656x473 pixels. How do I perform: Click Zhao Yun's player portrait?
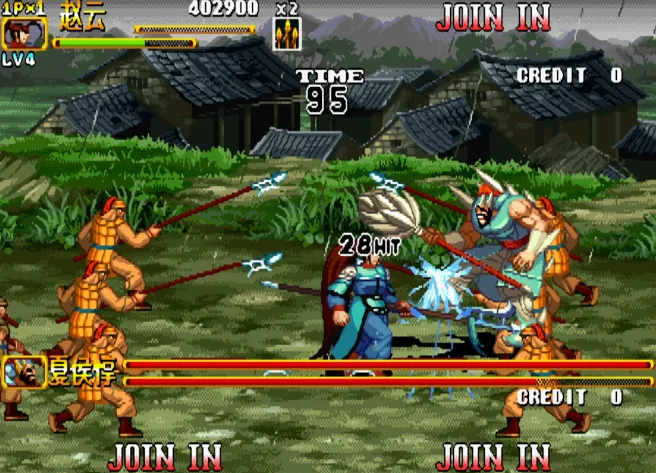pyautogui.click(x=18, y=34)
